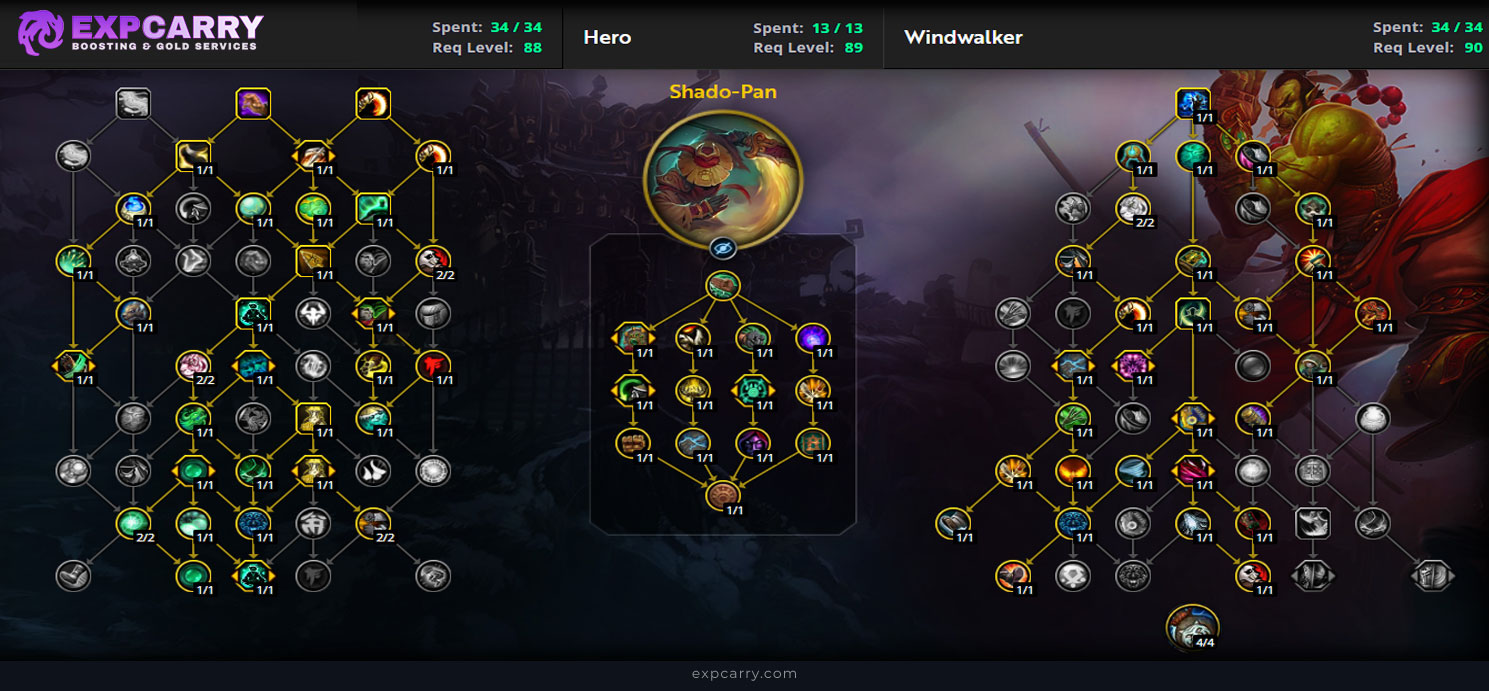1489x691 pixels.
Task: Select the purple orb talent in Shado-Pan tree
Action: [x=813, y=338]
